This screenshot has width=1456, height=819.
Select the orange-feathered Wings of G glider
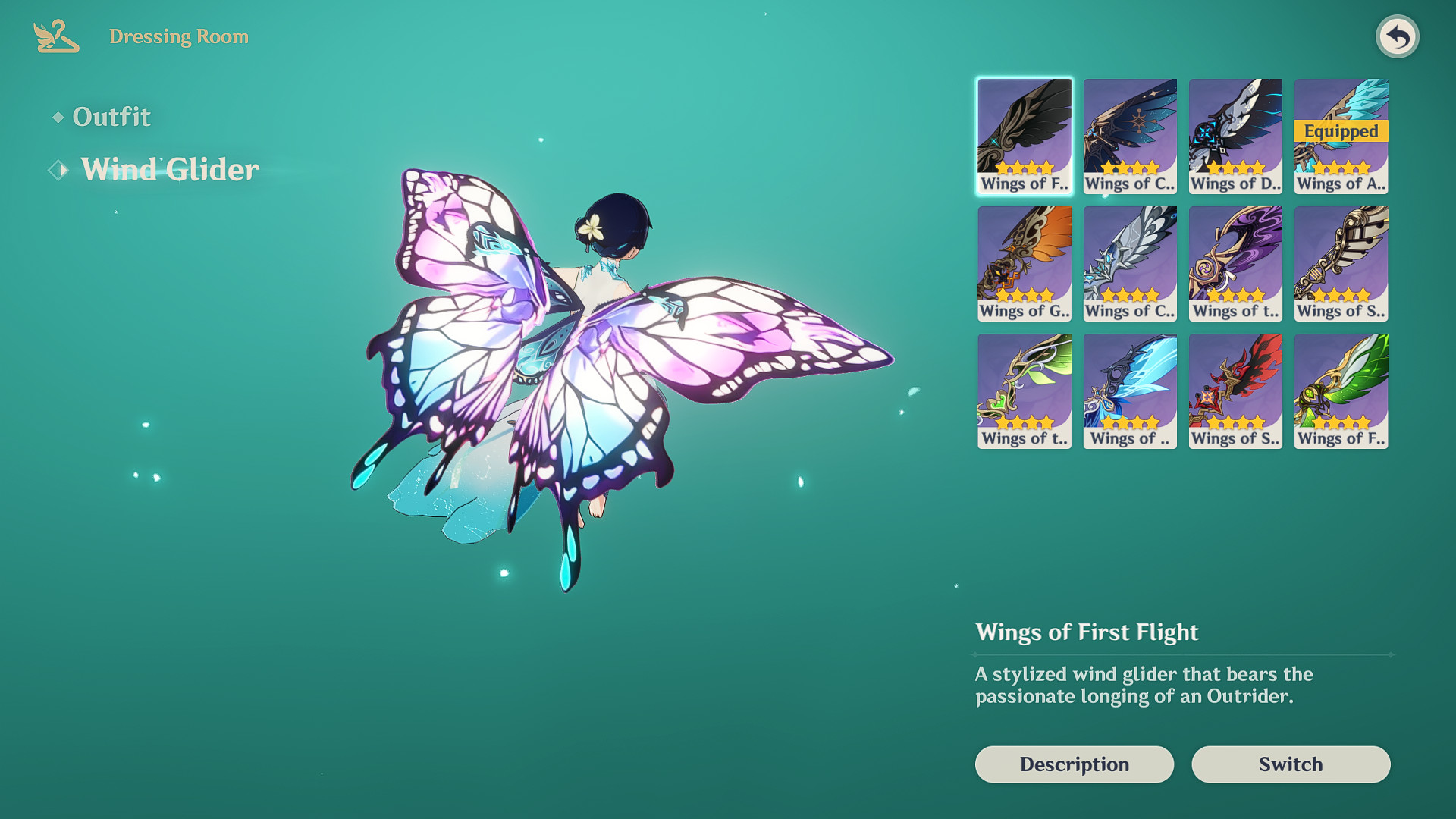[x=1024, y=262]
